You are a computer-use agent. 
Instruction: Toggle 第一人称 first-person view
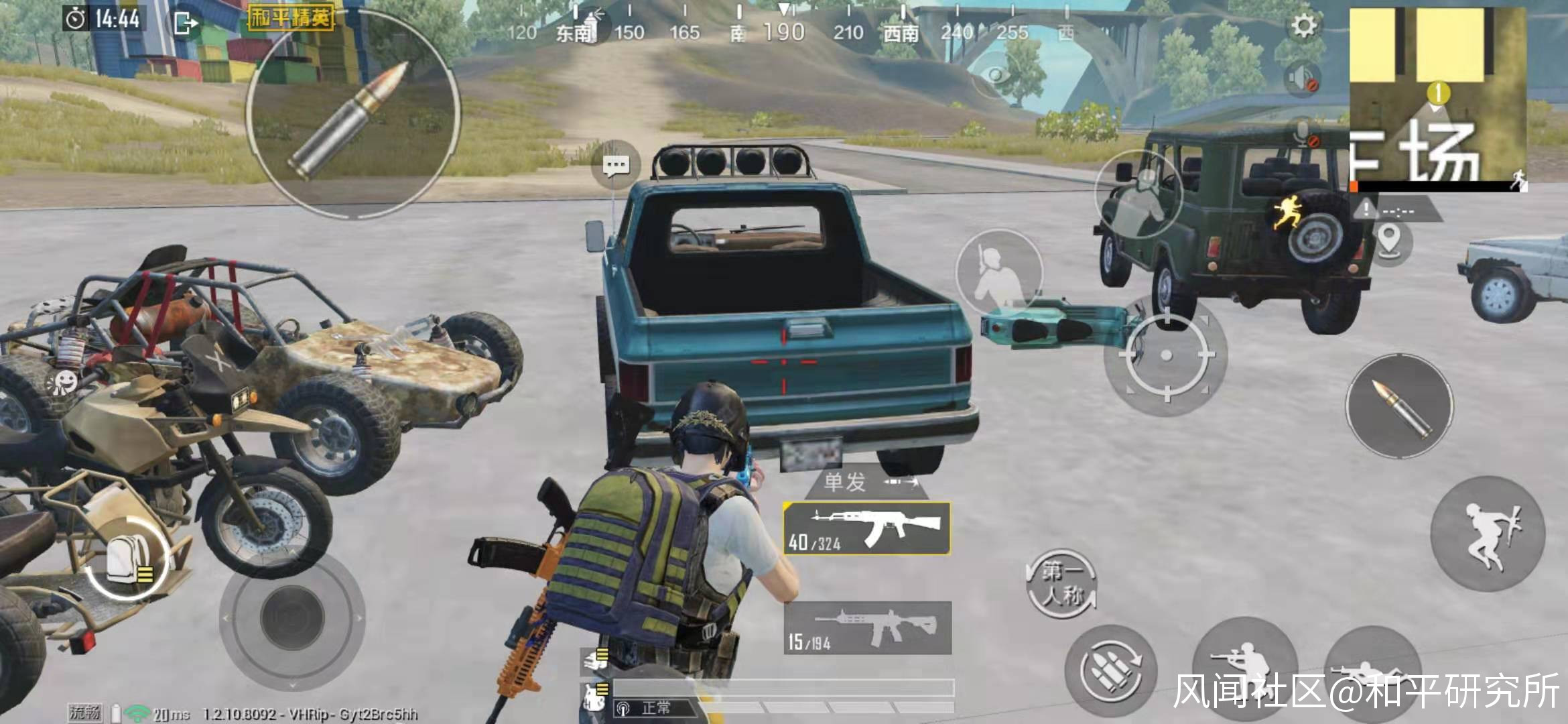click(1062, 583)
